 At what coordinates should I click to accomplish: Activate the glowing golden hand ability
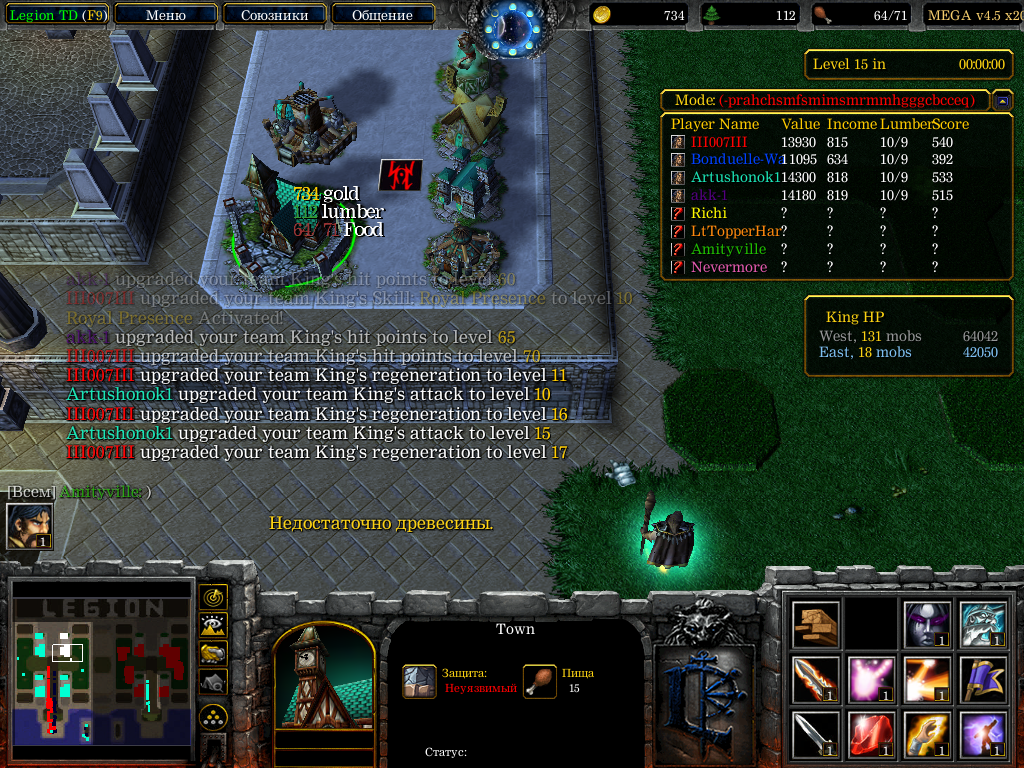pos(926,735)
